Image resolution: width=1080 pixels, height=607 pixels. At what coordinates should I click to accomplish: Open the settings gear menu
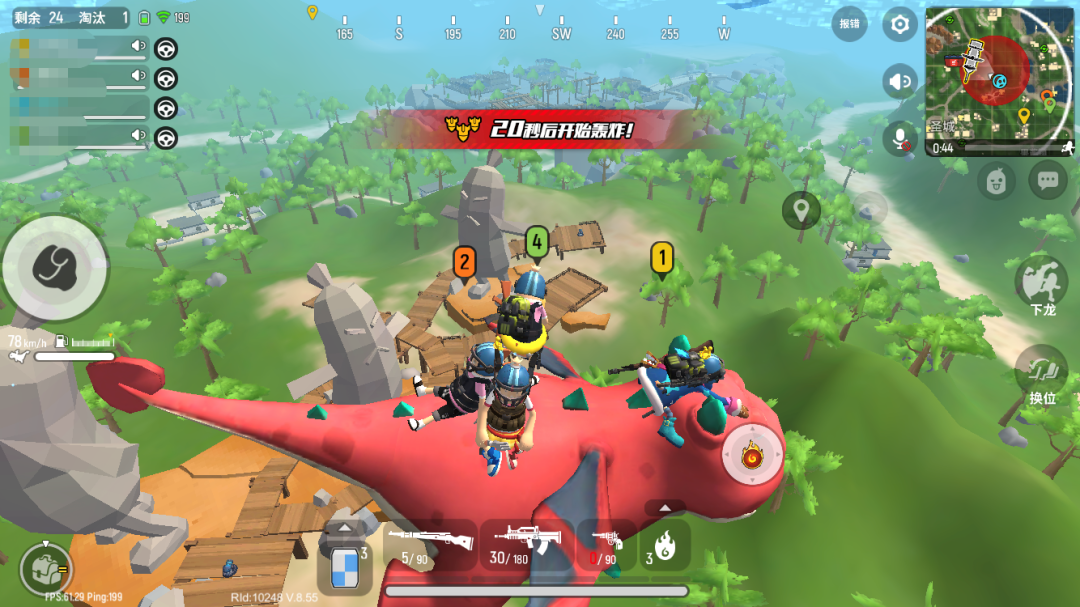click(900, 24)
